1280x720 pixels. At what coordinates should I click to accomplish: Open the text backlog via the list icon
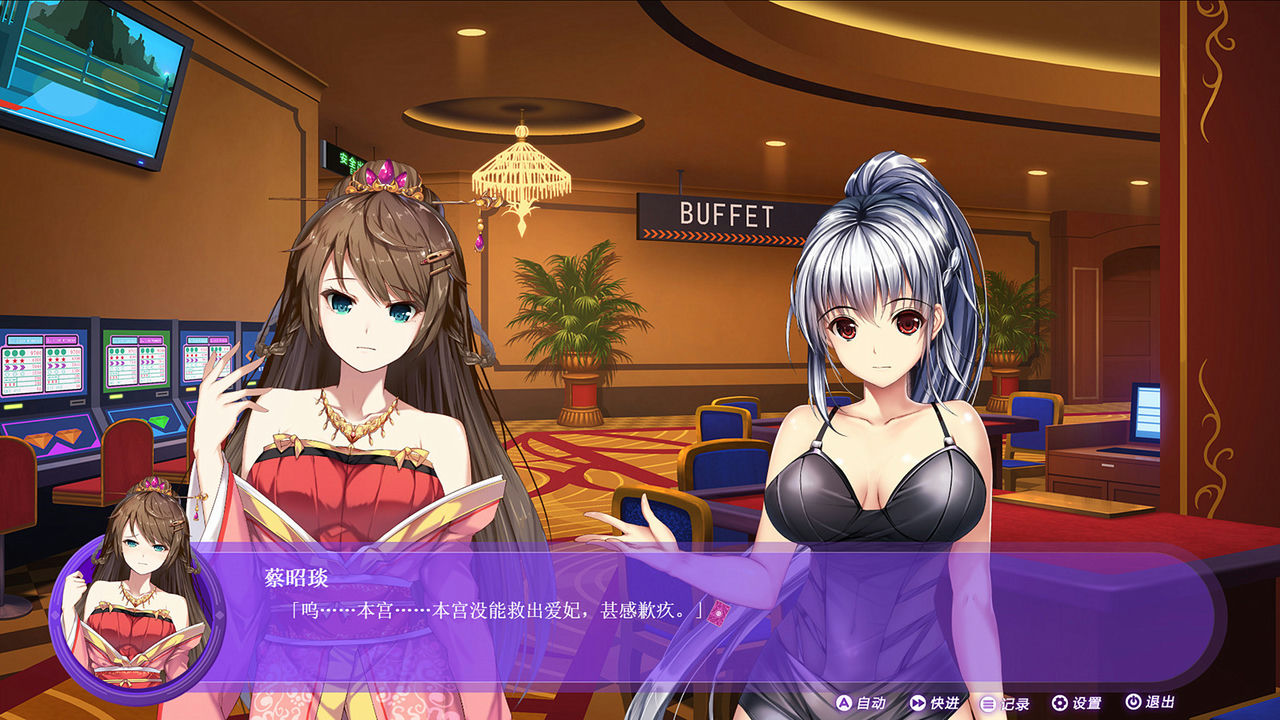(x=986, y=705)
